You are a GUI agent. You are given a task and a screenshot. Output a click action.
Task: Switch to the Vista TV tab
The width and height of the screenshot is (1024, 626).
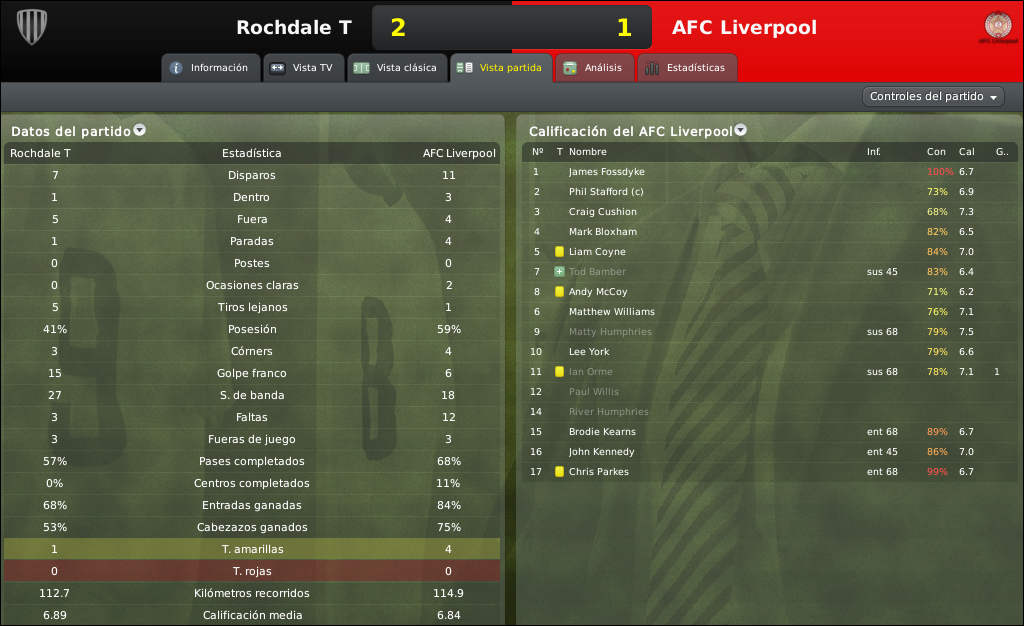(303, 68)
